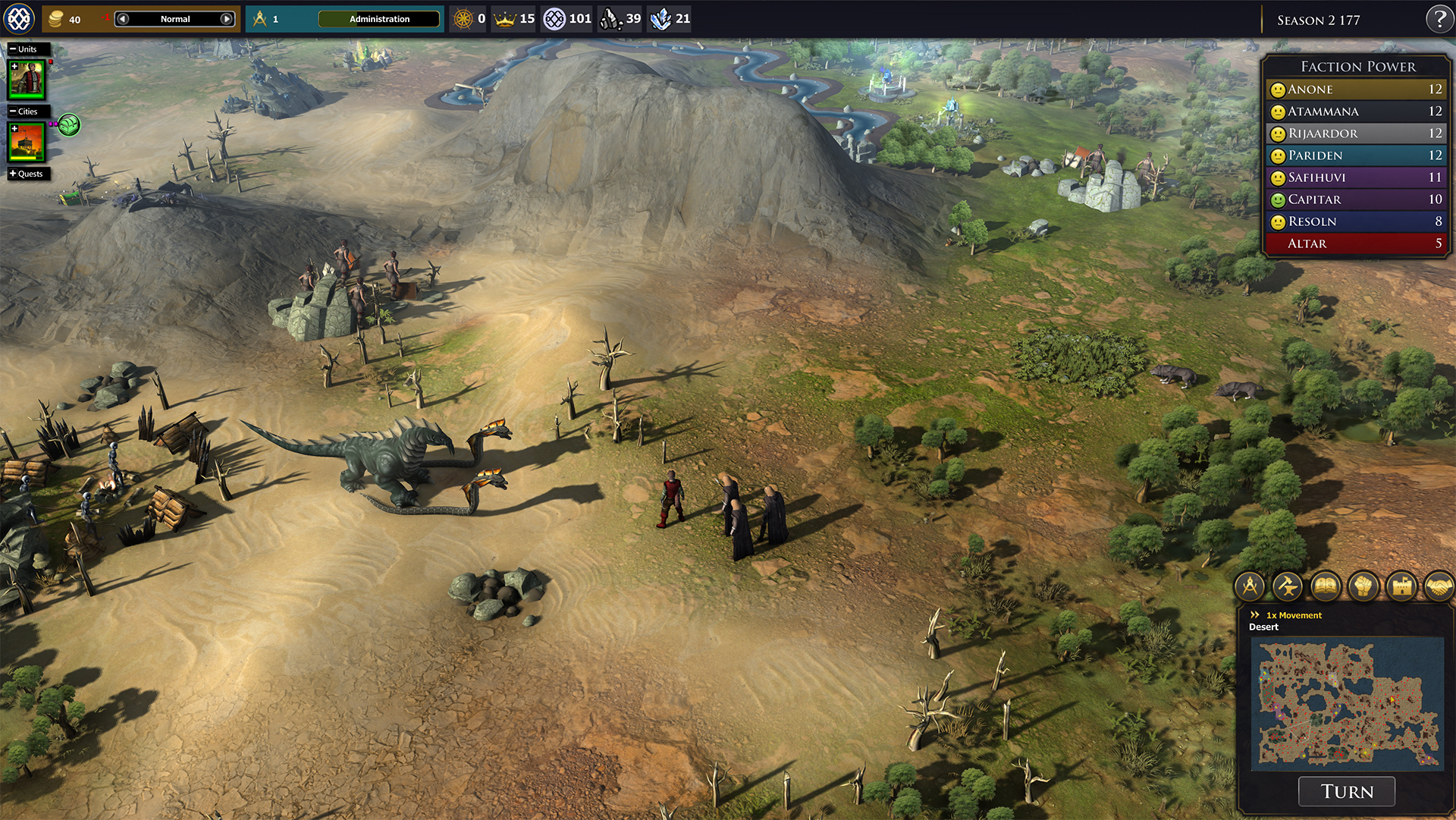Image resolution: width=1456 pixels, height=820 pixels.
Task: Select Capitar in the Faction Power list
Action: click(x=1356, y=200)
